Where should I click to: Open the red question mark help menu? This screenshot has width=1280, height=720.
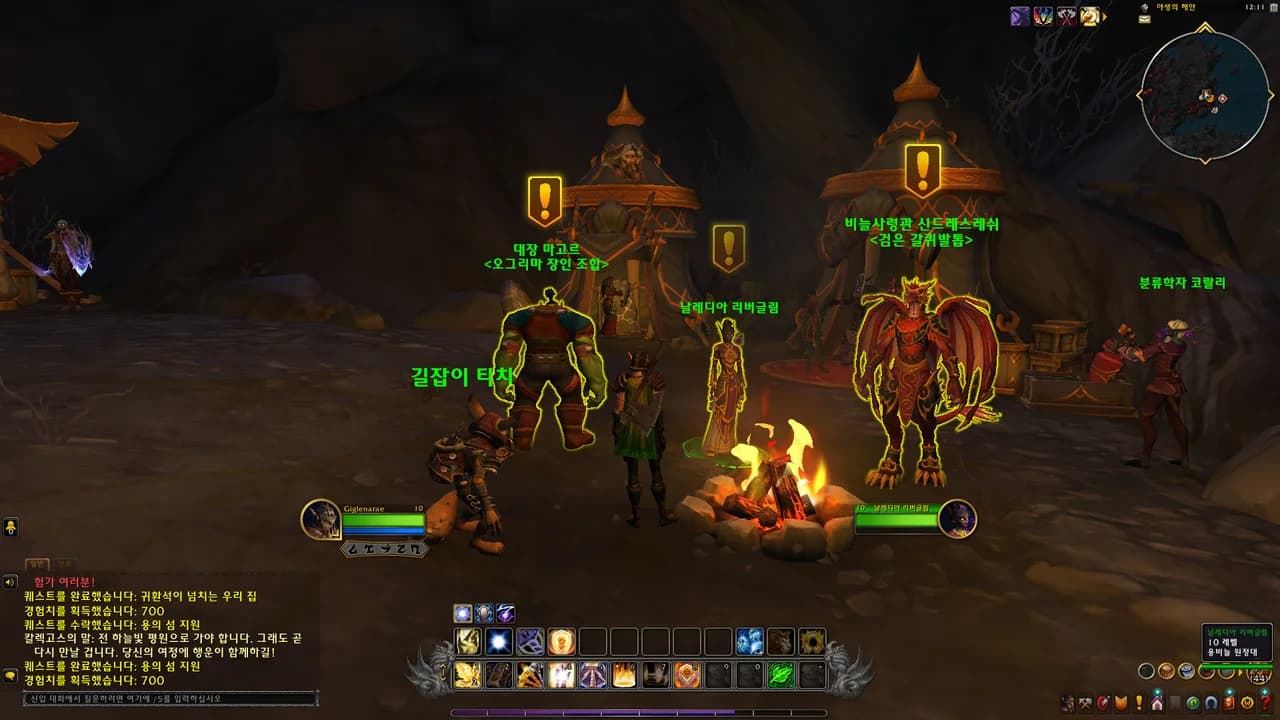point(1266,703)
